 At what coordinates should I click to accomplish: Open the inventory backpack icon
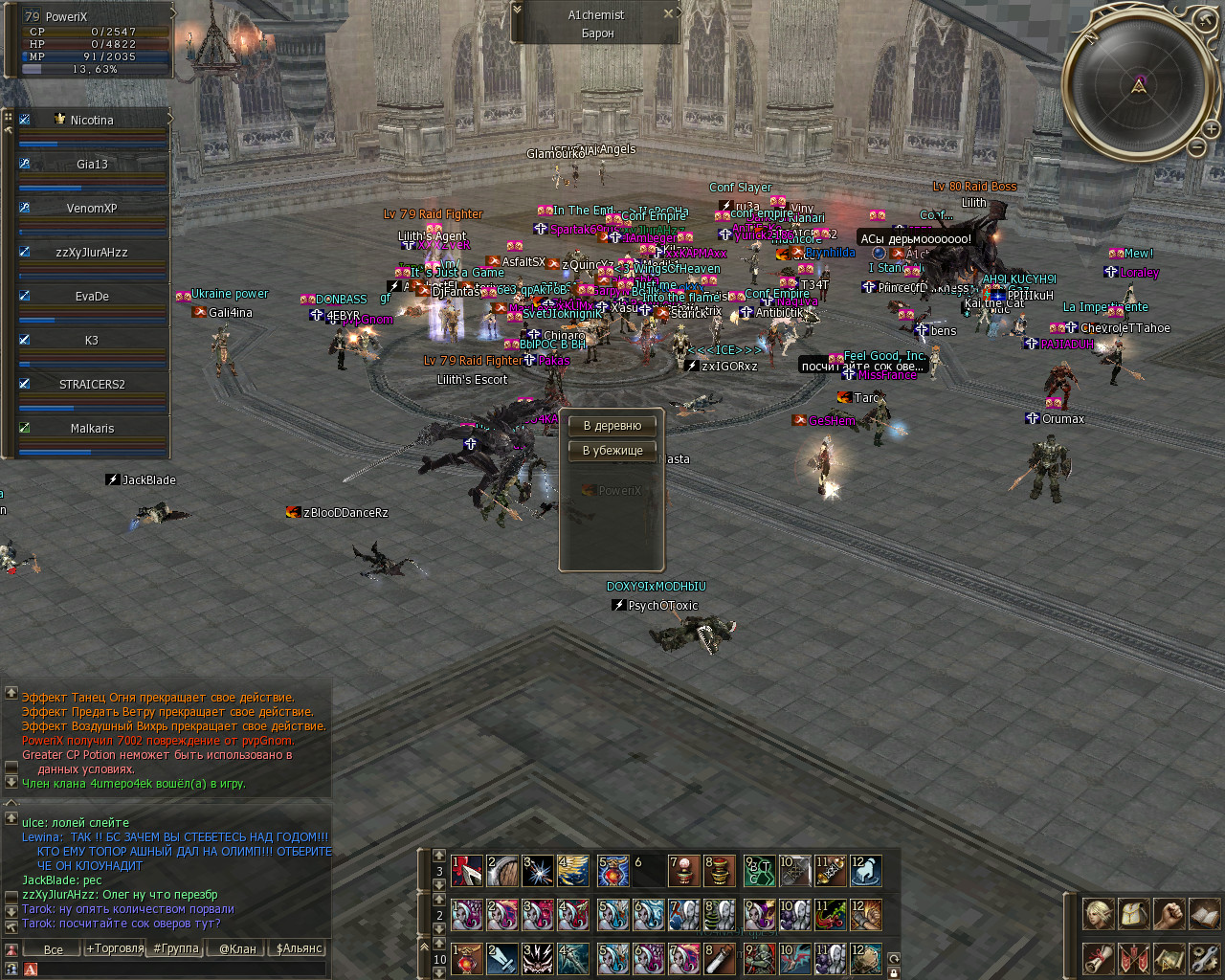[1133, 914]
